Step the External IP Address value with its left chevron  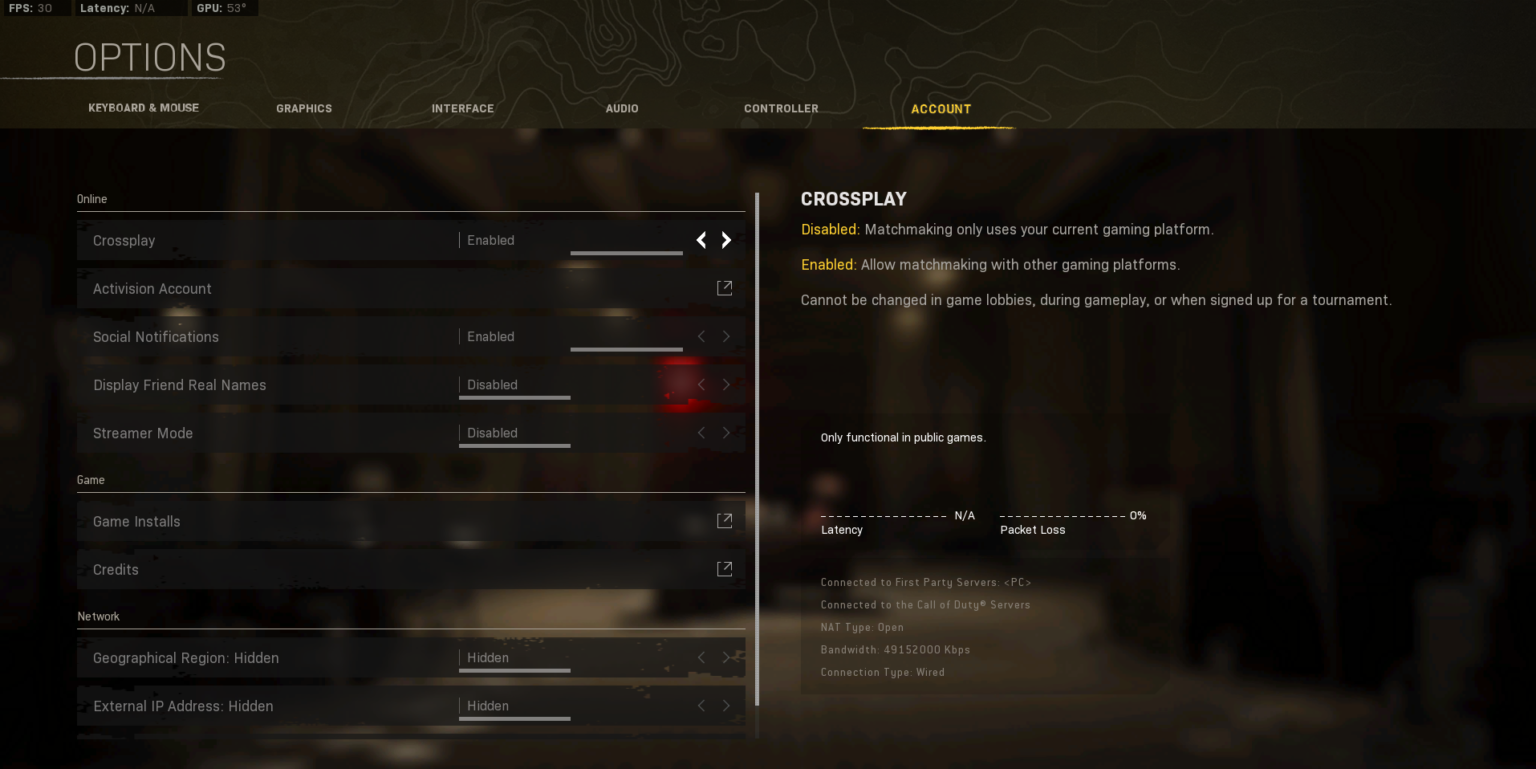[x=701, y=705]
